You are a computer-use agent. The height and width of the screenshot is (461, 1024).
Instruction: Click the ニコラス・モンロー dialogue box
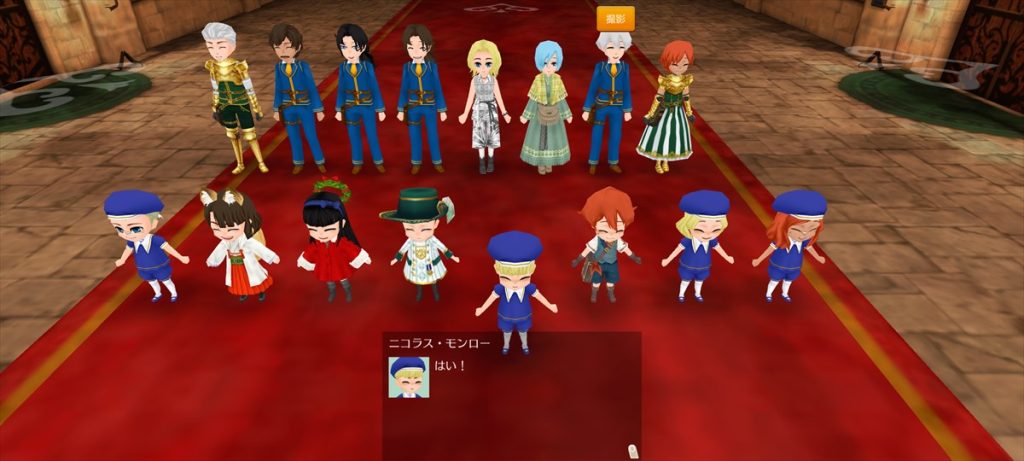(511, 395)
